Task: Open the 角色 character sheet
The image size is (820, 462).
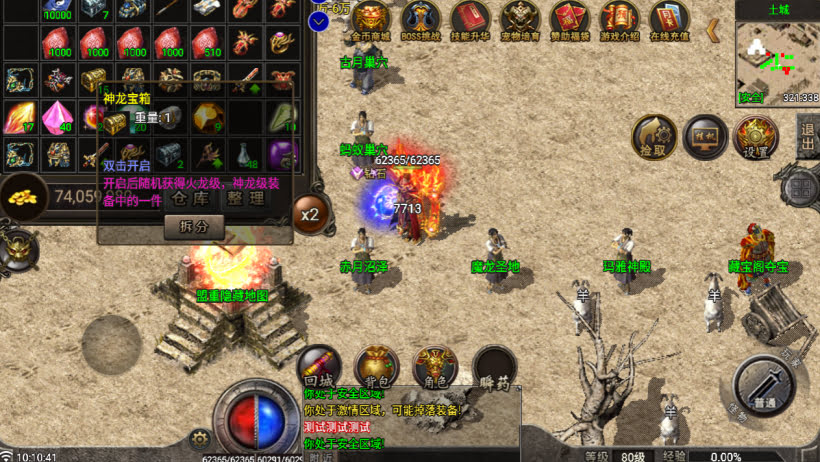Action: [x=435, y=366]
